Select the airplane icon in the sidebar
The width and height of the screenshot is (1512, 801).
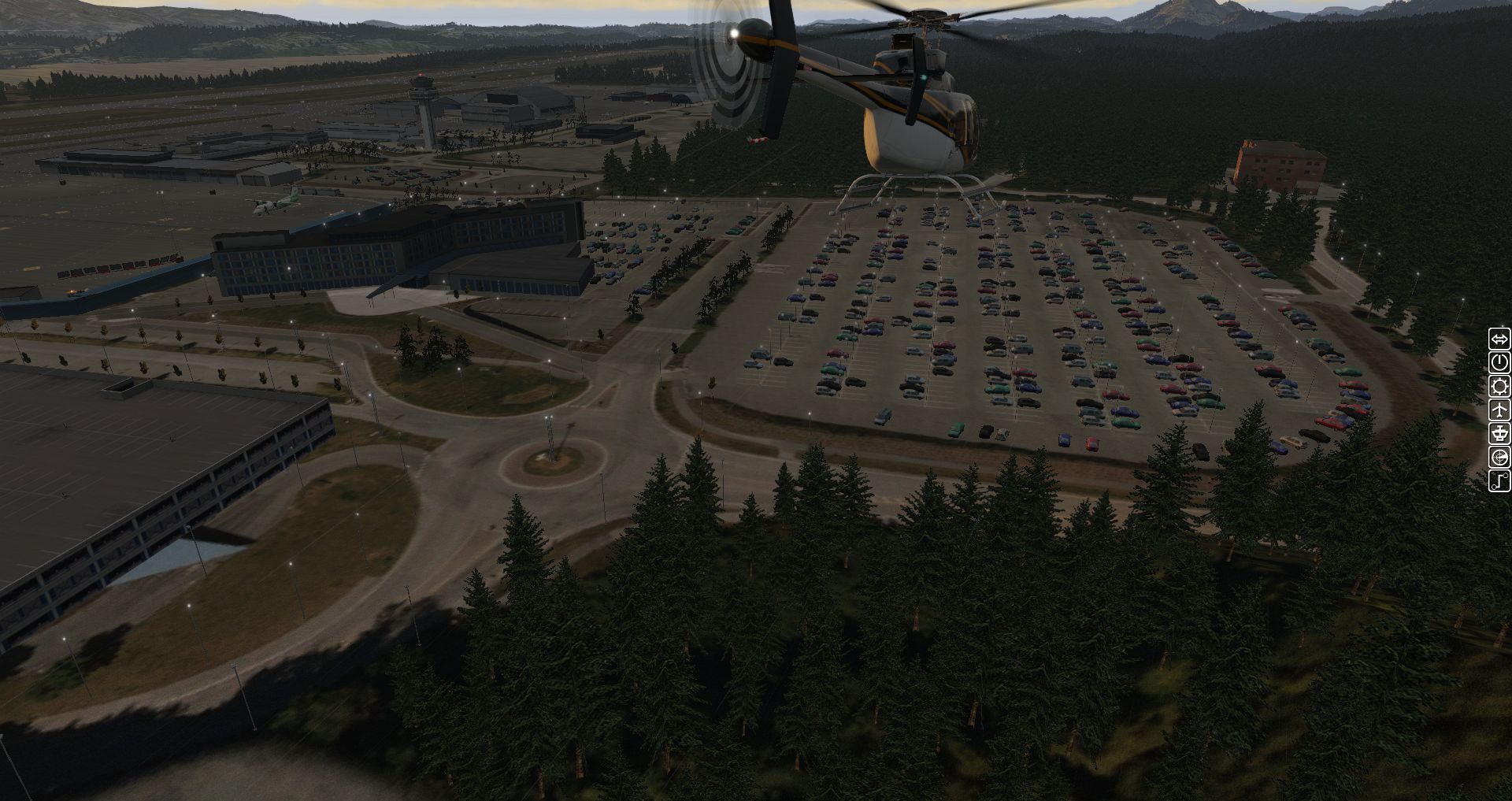click(1499, 410)
